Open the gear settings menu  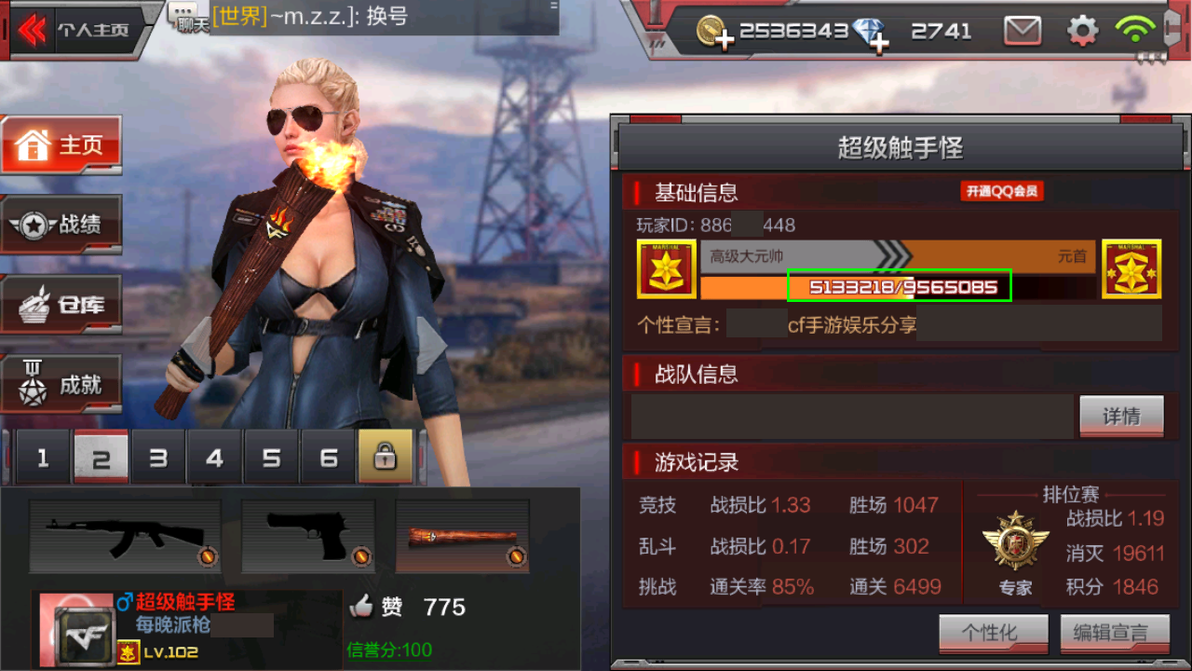coord(1082,31)
